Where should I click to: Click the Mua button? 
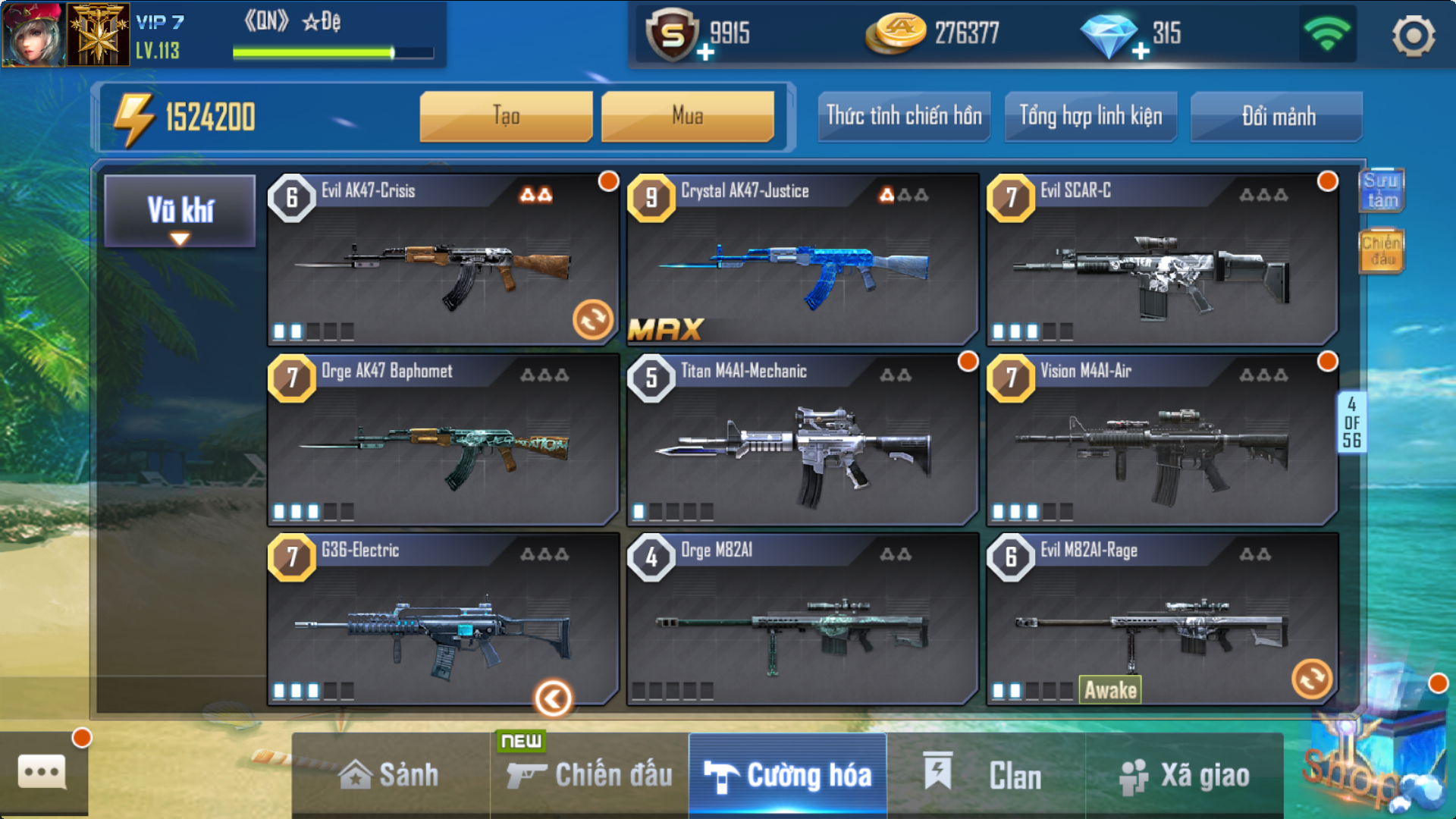[x=687, y=116]
